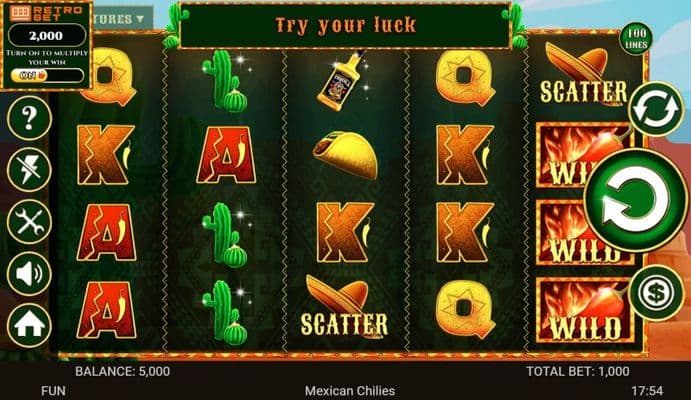Viewport: 691px width, 400px height.
Task: Return to lobby via the home button
Action: click(x=29, y=324)
